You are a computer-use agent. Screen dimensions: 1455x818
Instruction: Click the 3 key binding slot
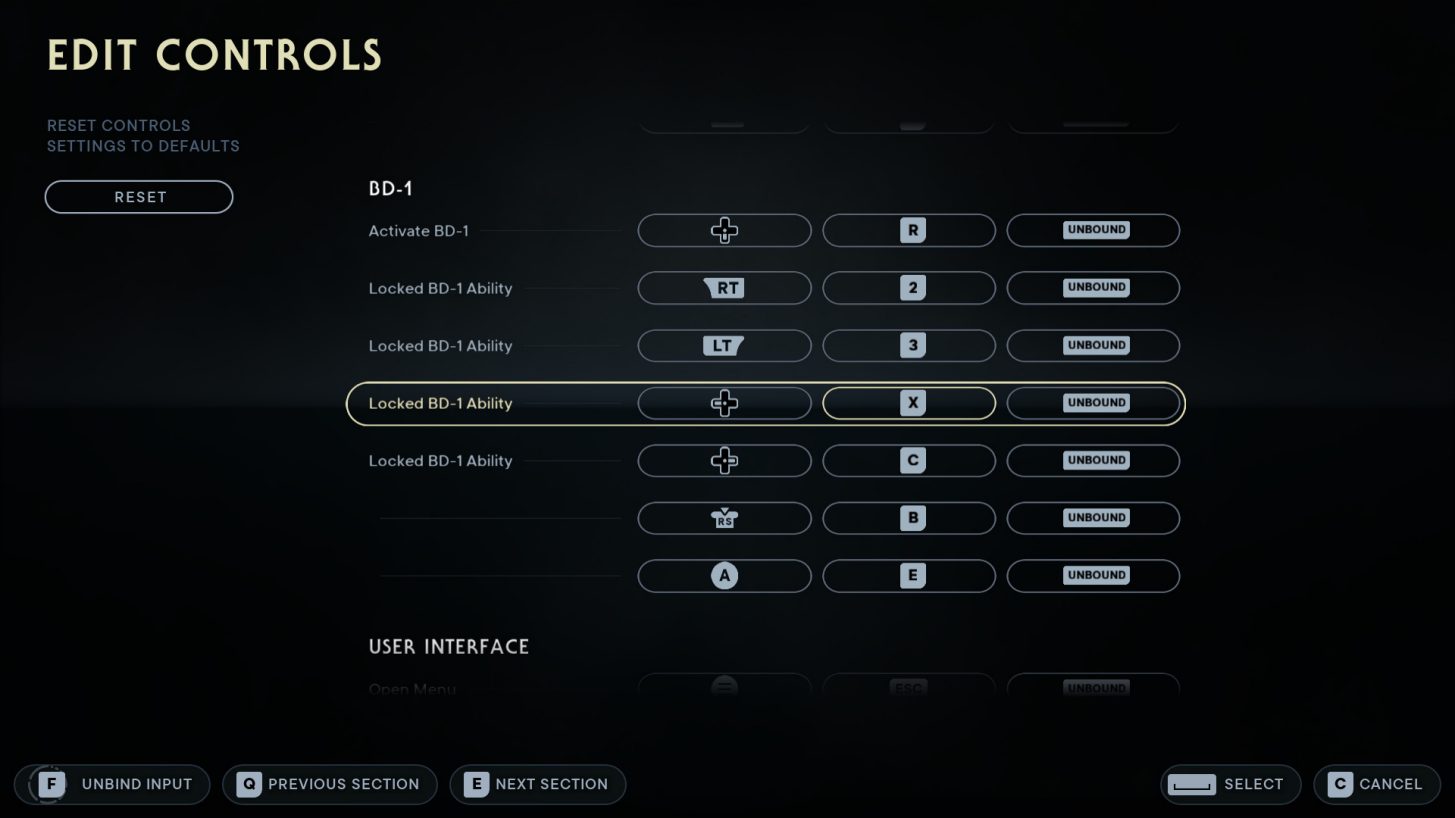click(x=908, y=345)
